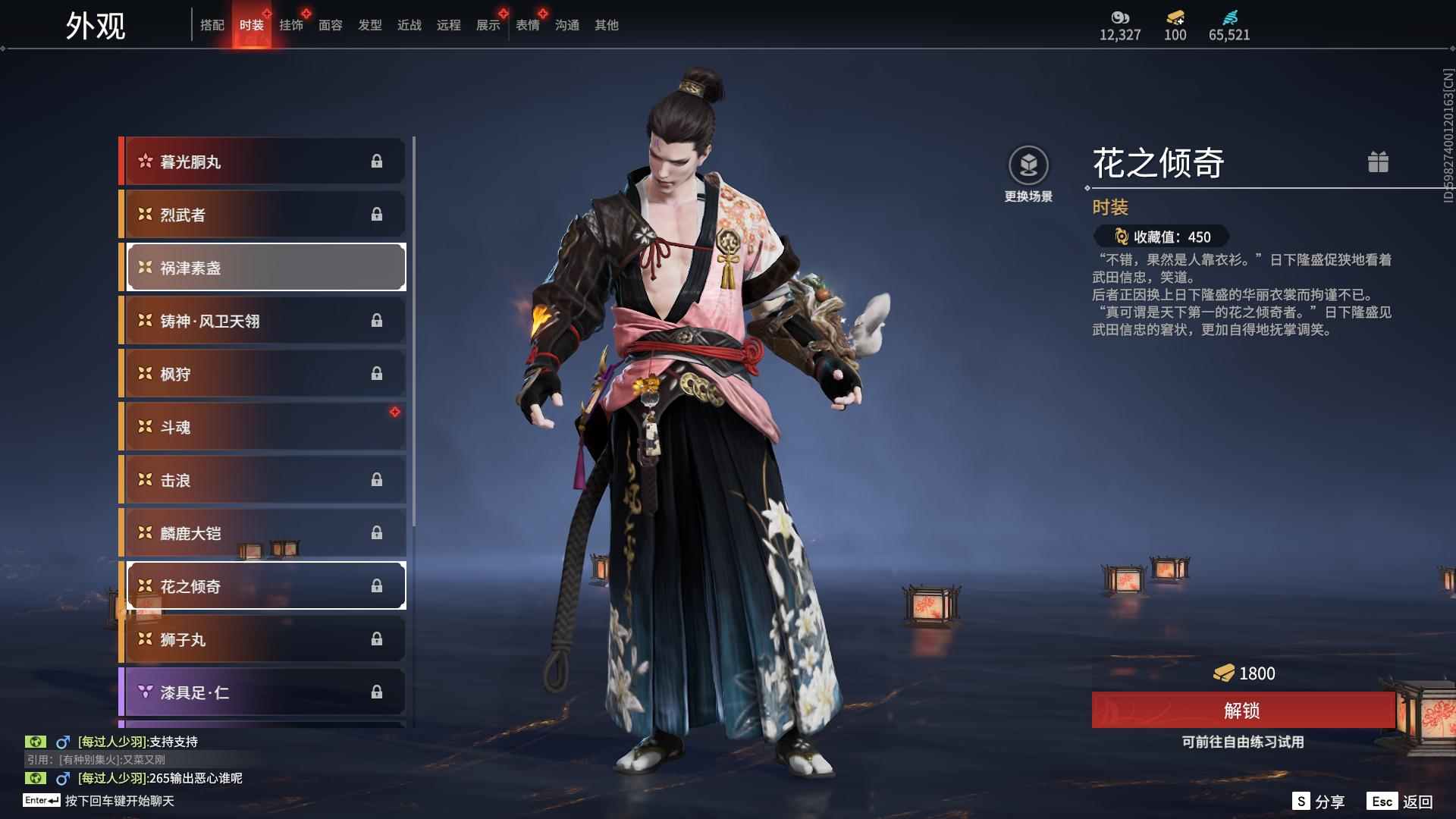Click the gold ingot icon showing 100
The width and height of the screenshot is (1456, 819).
[1174, 17]
